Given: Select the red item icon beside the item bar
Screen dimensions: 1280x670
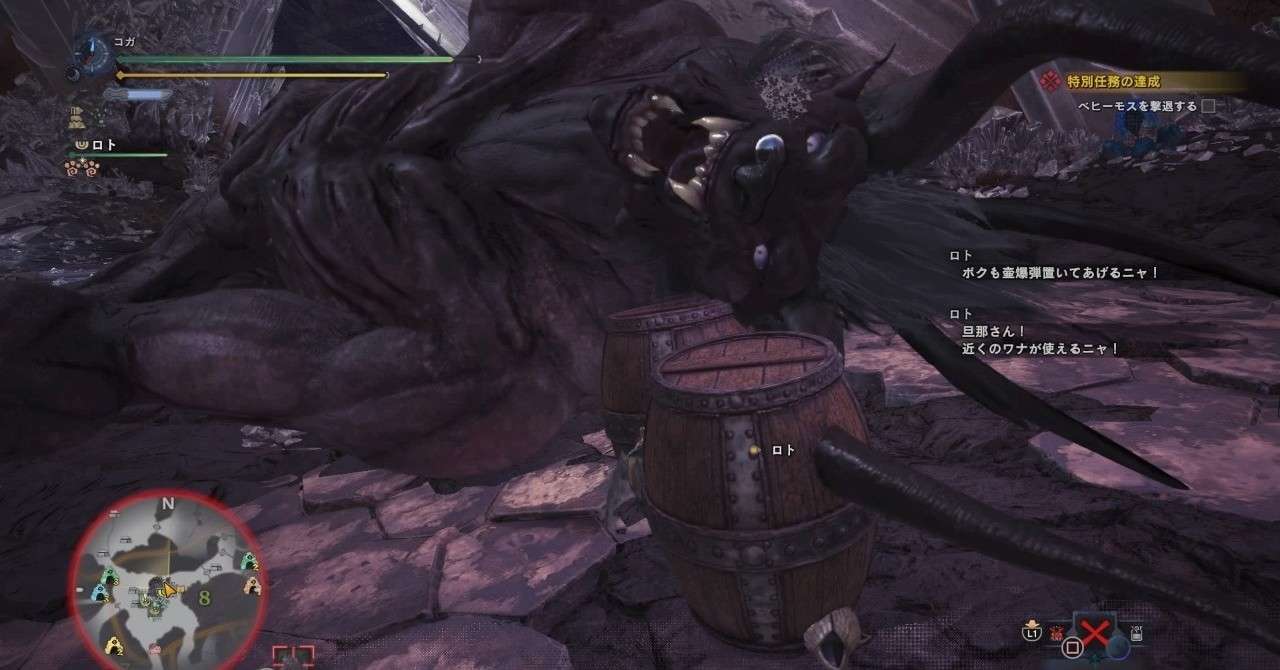Looking at the screenshot, I should (x=1057, y=632).
